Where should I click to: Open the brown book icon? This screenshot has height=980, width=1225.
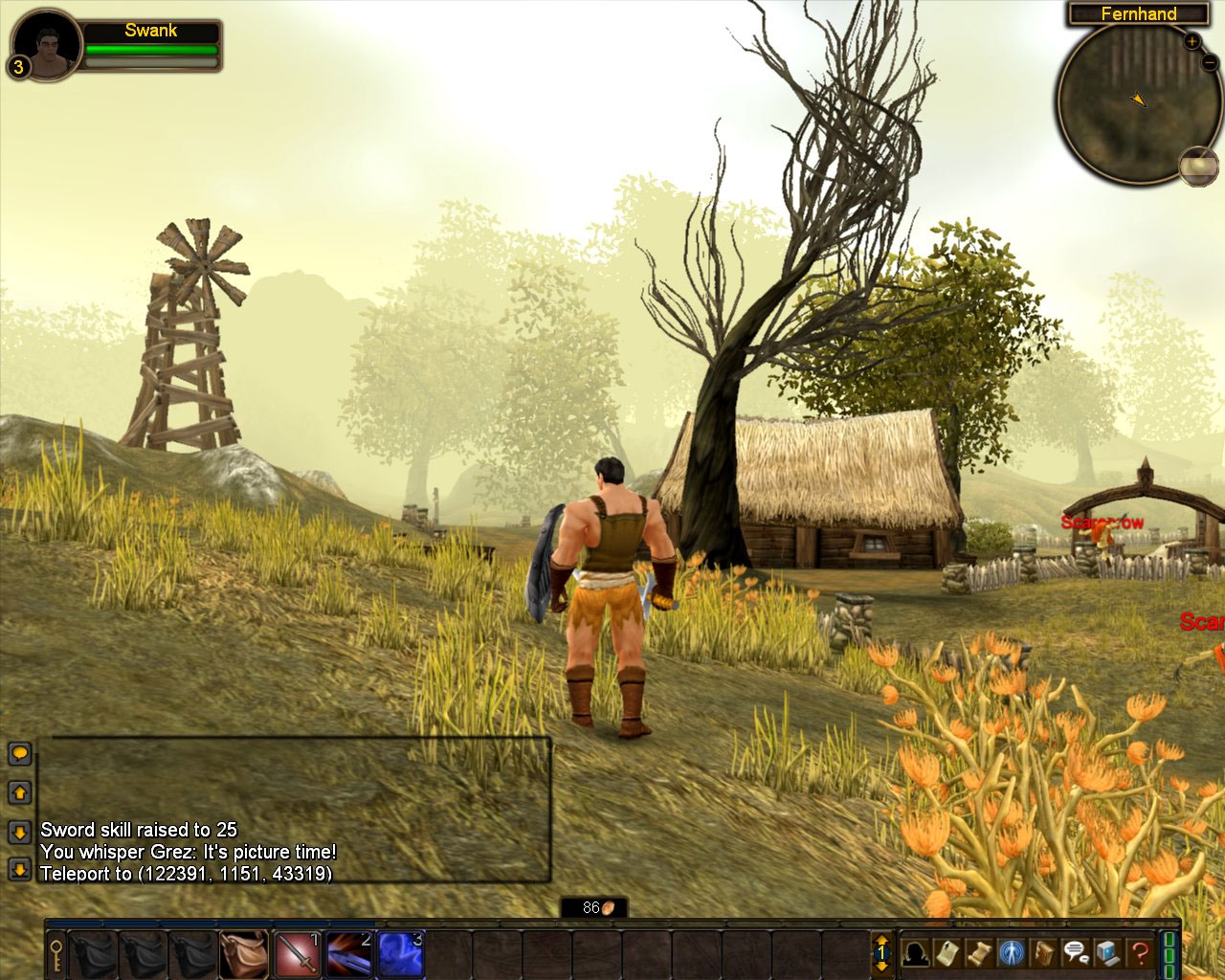[1044, 953]
